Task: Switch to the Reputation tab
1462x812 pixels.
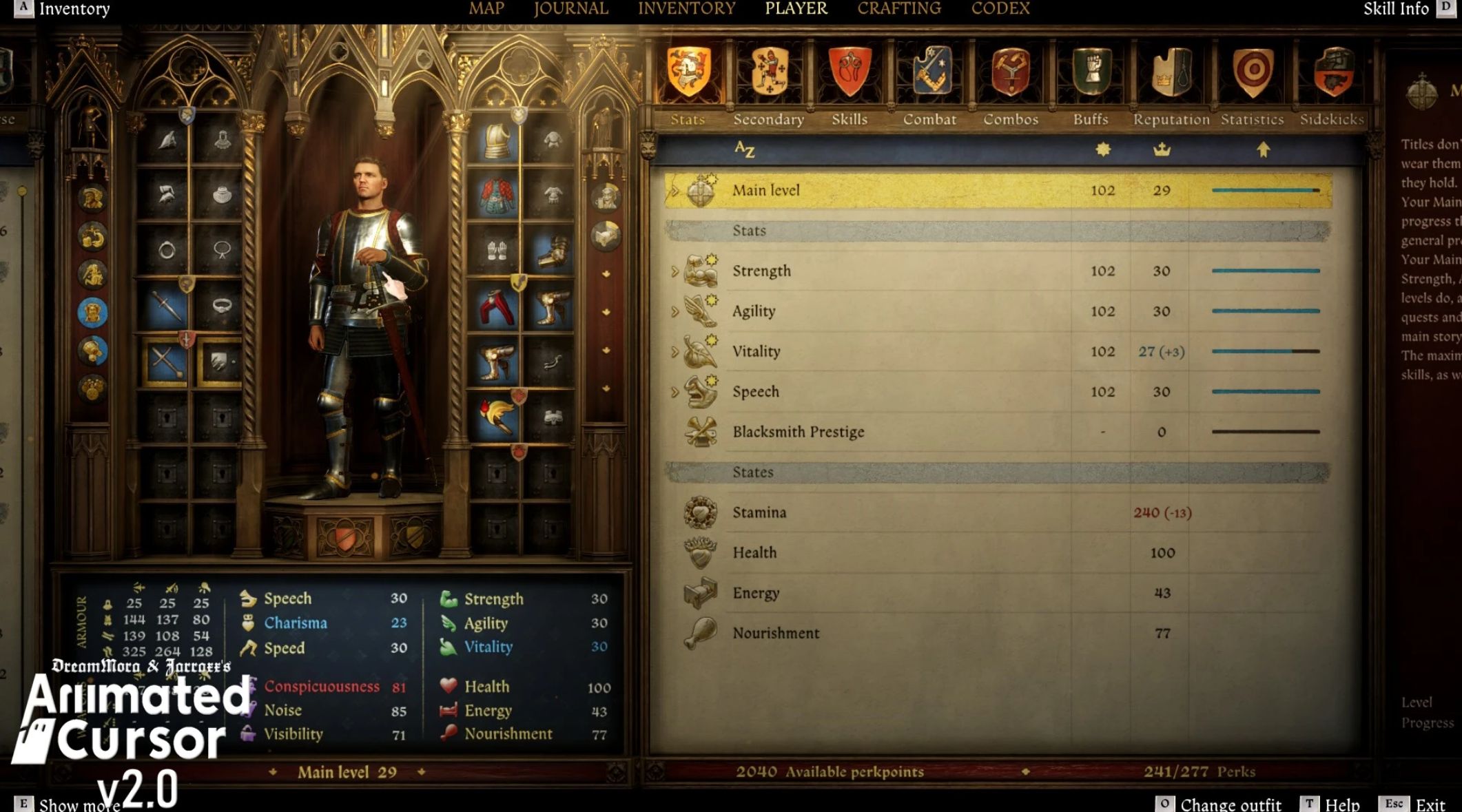Action: 1171,83
